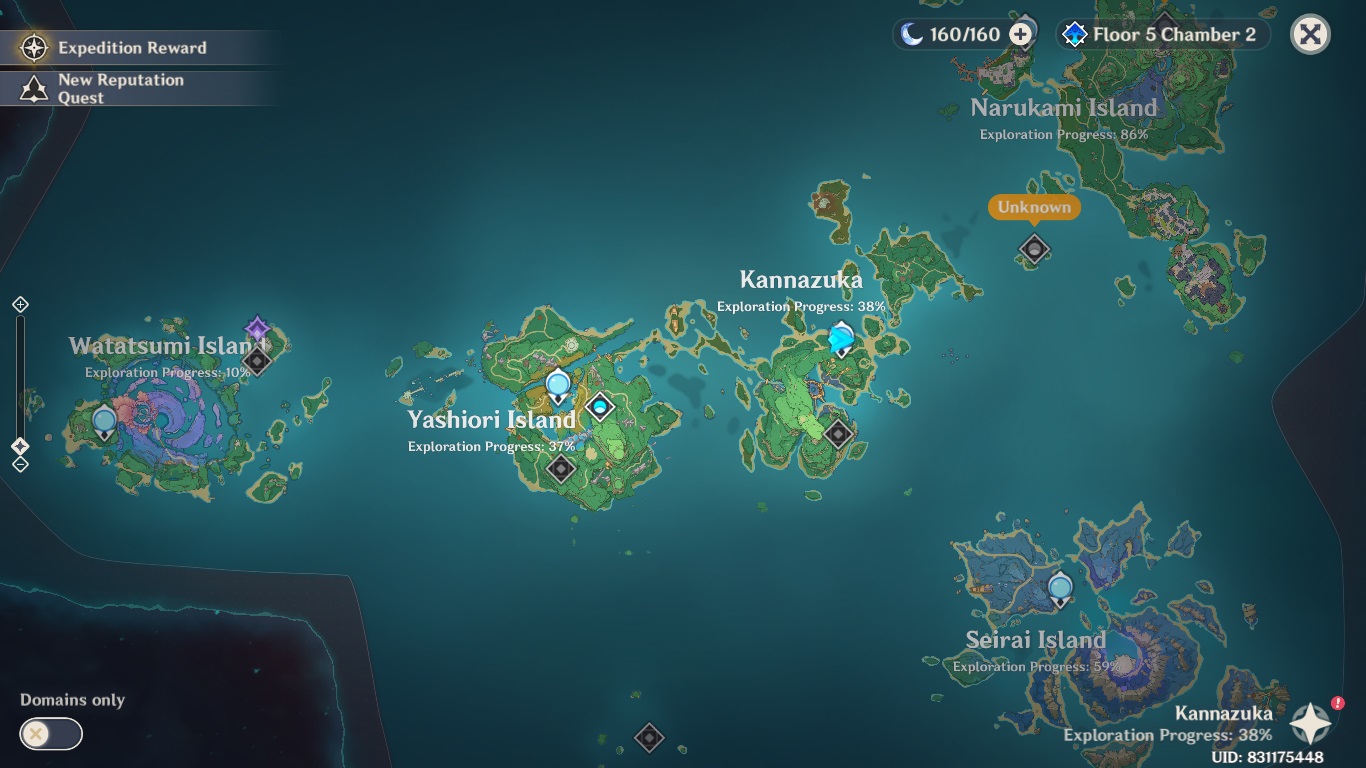This screenshot has height=768, width=1366.
Task: Select the purple marker near Watatsumi Island
Action: (x=257, y=329)
